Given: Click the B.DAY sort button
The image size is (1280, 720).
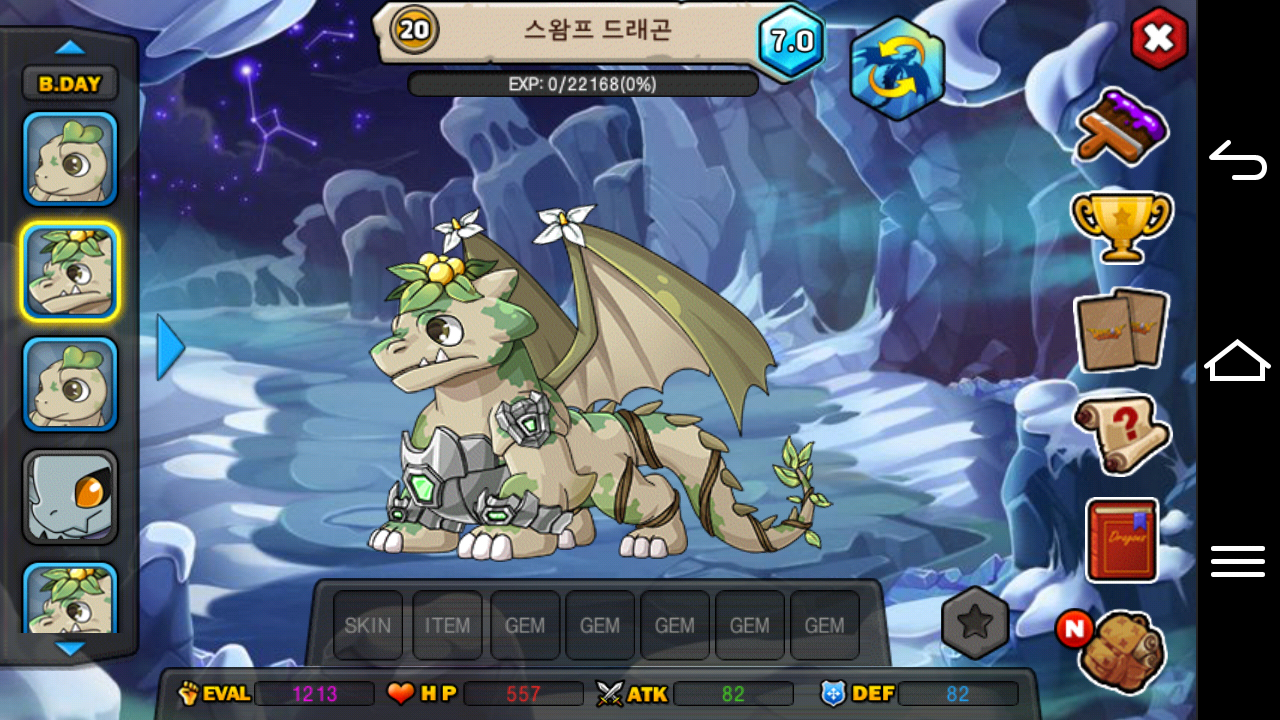Looking at the screenshot, I should pyautogui.click(x=70, y=84).
